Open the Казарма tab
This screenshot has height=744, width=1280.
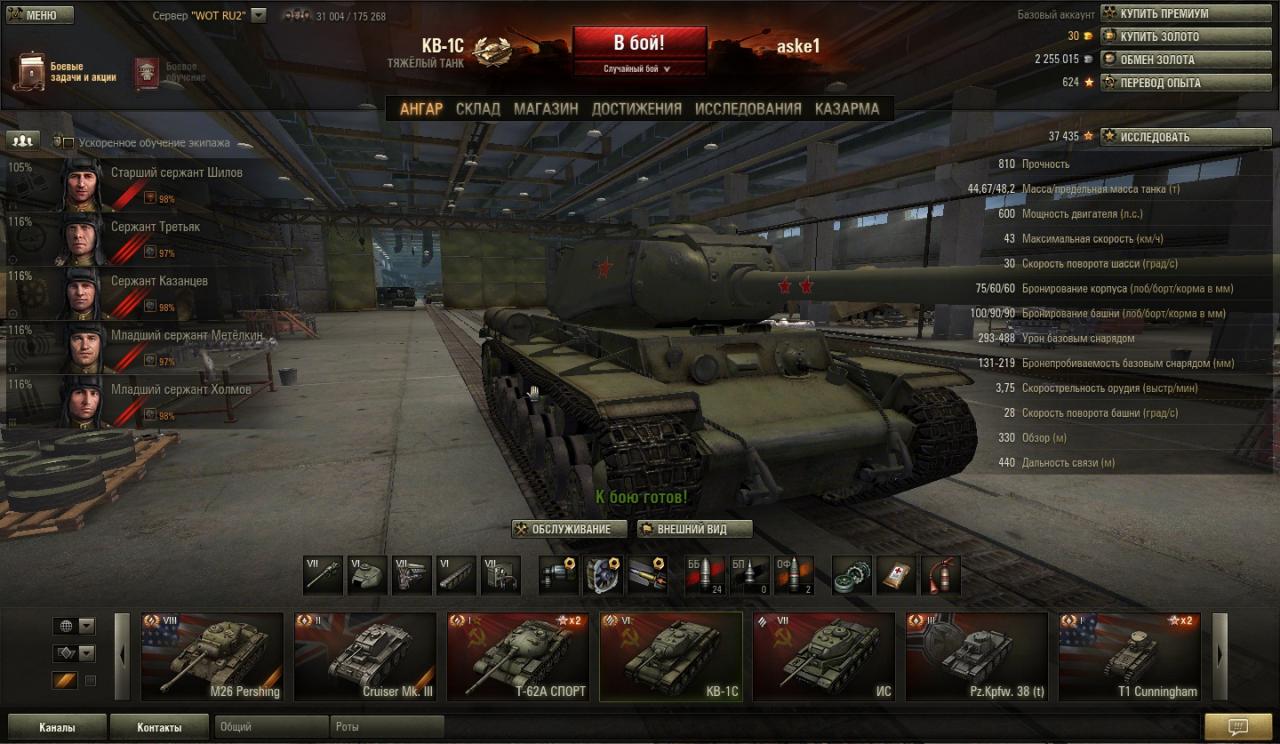pos(847,109)
